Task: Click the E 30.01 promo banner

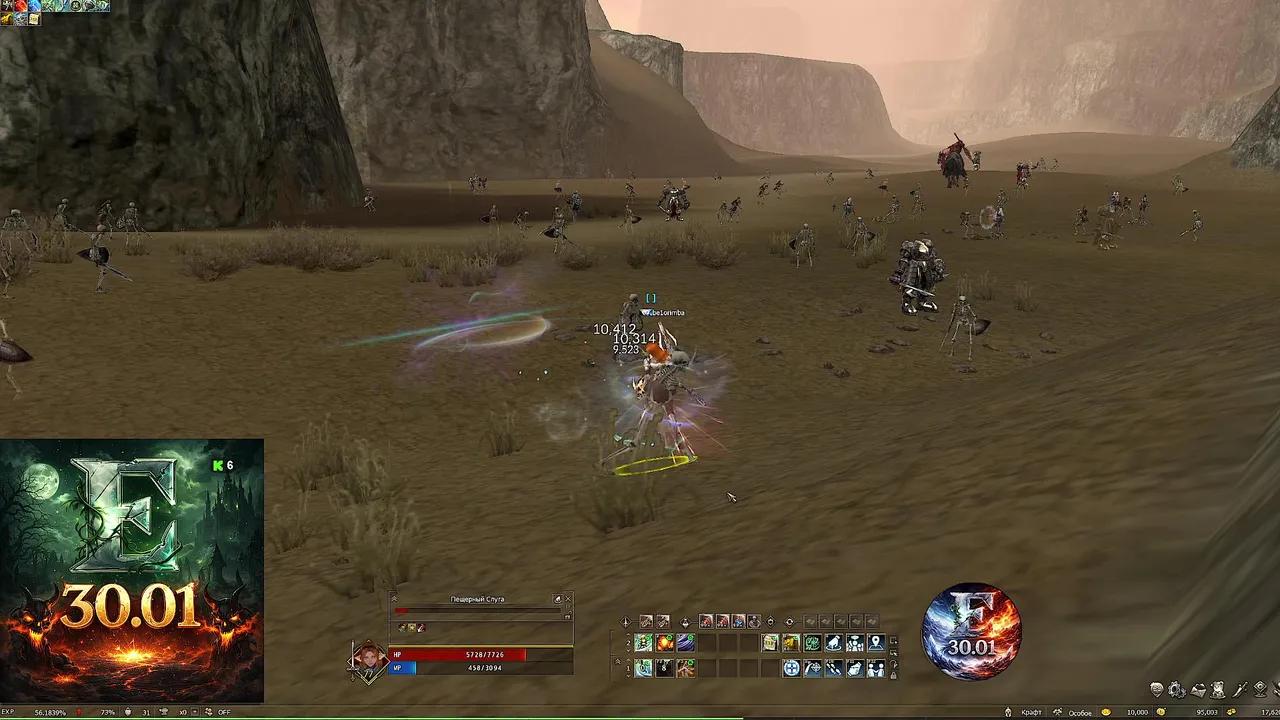Action: point(131,570)
